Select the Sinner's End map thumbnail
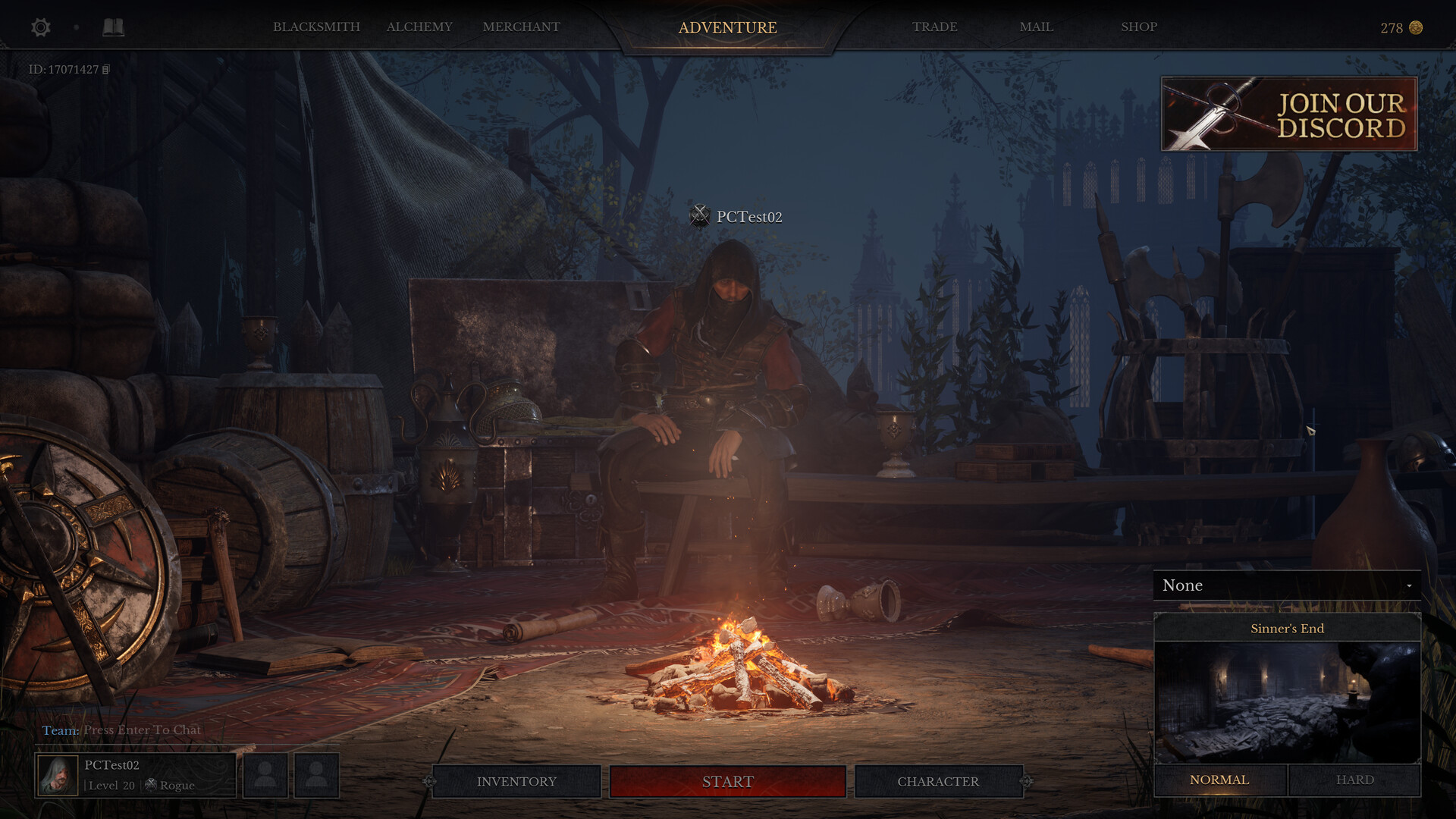The image size is (1456, 819). [x=1287, y=701]
